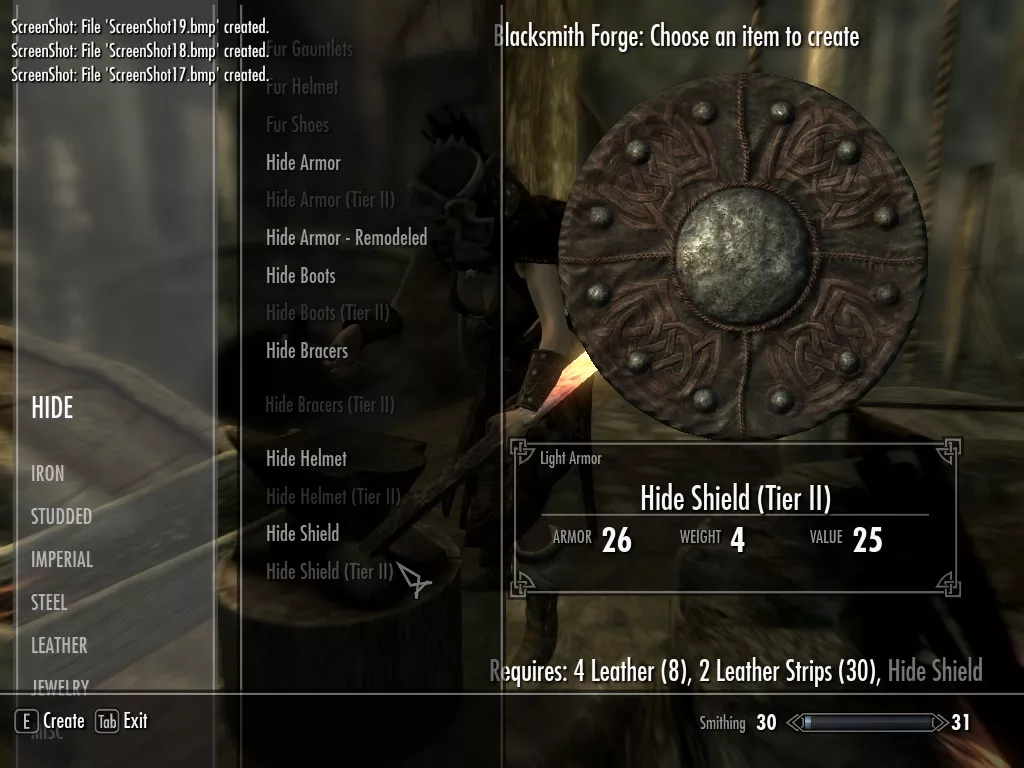Screen dimensions: 1024x768
Task: Select the basic Hide Shield entry
Action: click(x=302, y=534)
